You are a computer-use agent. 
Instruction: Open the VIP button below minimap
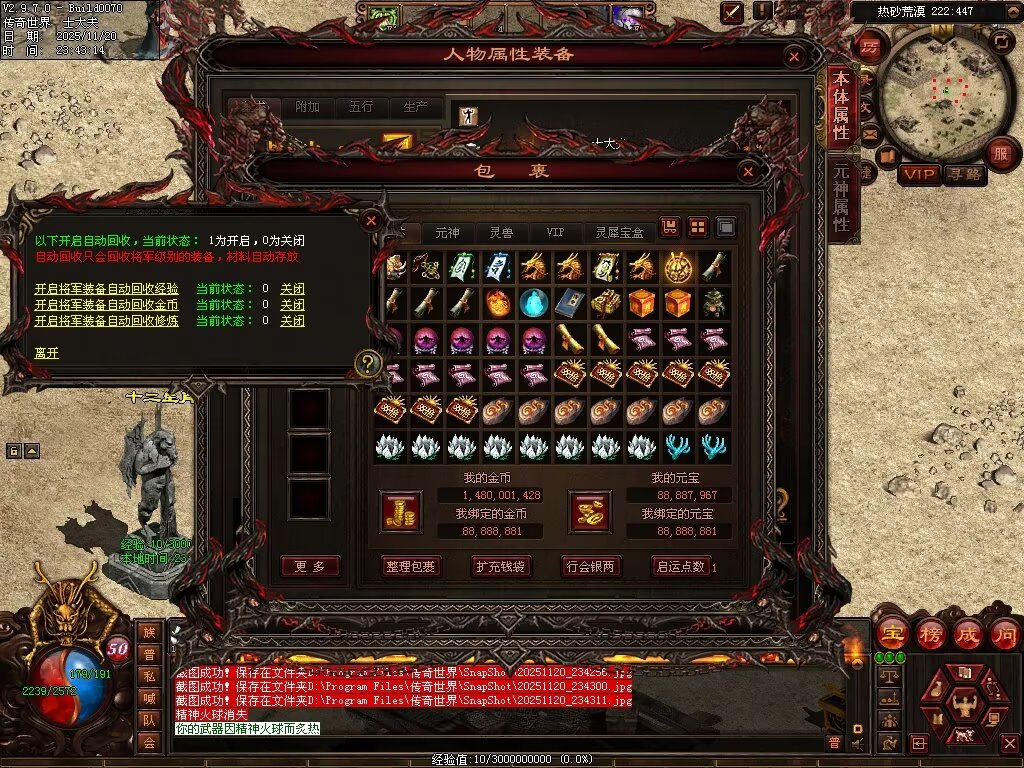click(x=919, y=174)
